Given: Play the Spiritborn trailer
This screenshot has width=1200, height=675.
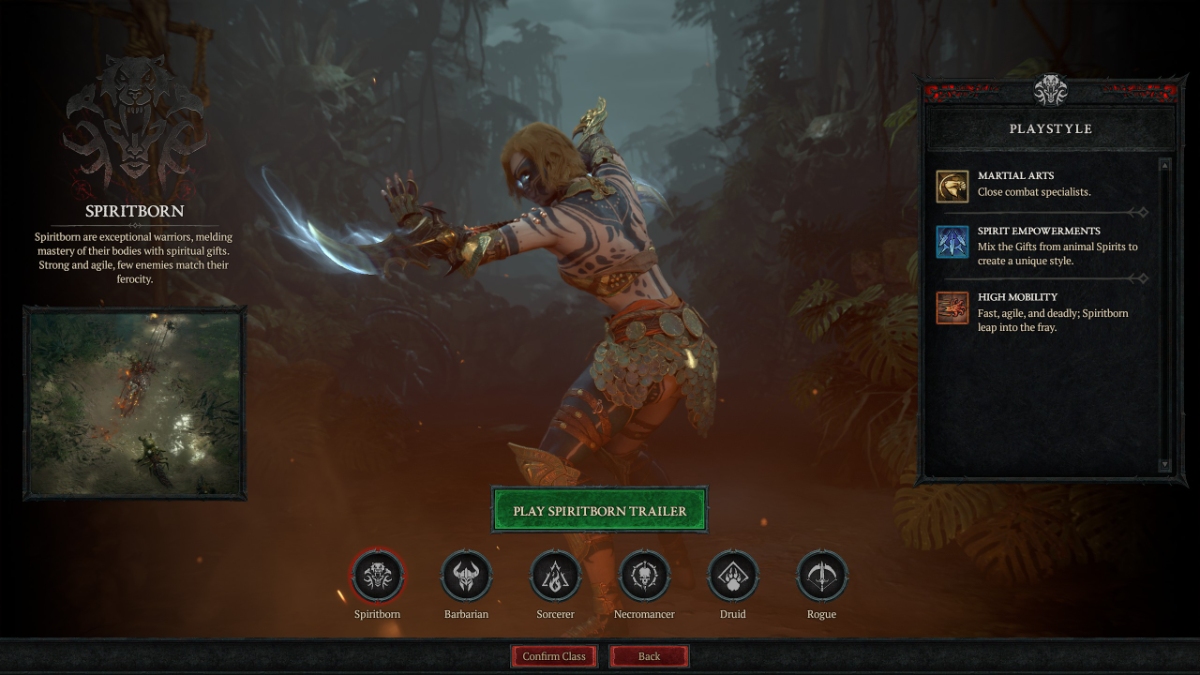Looking at the screenshot, I should [x=599, y=510].
